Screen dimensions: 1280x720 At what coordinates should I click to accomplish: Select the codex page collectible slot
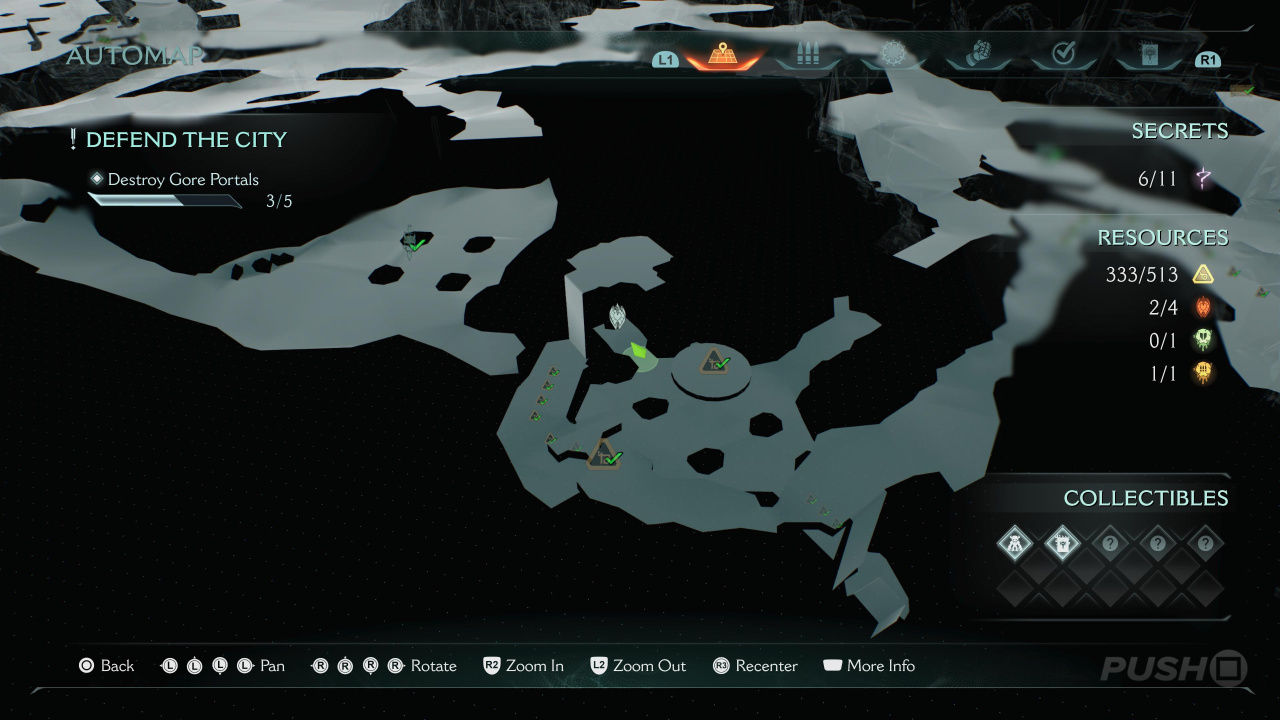tap(1062, 544)
